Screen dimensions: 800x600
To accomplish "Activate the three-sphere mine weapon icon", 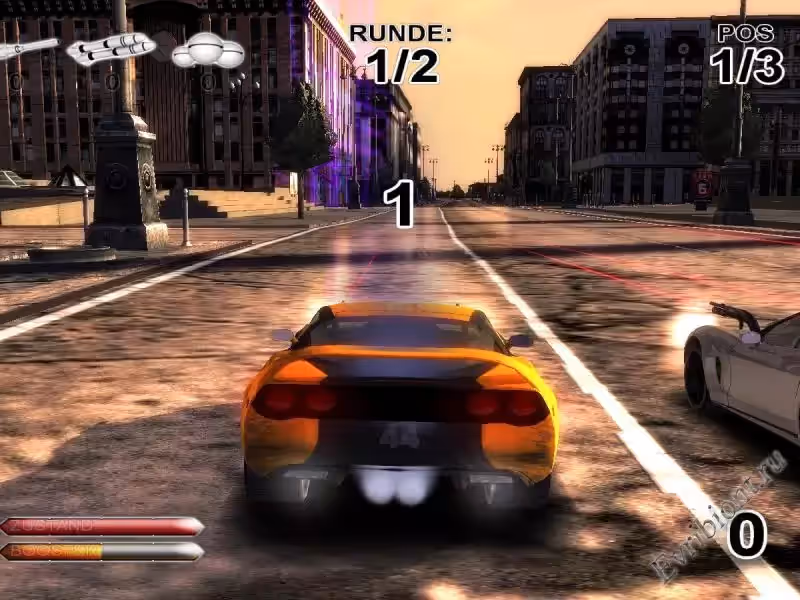I will click(x=208, y=50).
